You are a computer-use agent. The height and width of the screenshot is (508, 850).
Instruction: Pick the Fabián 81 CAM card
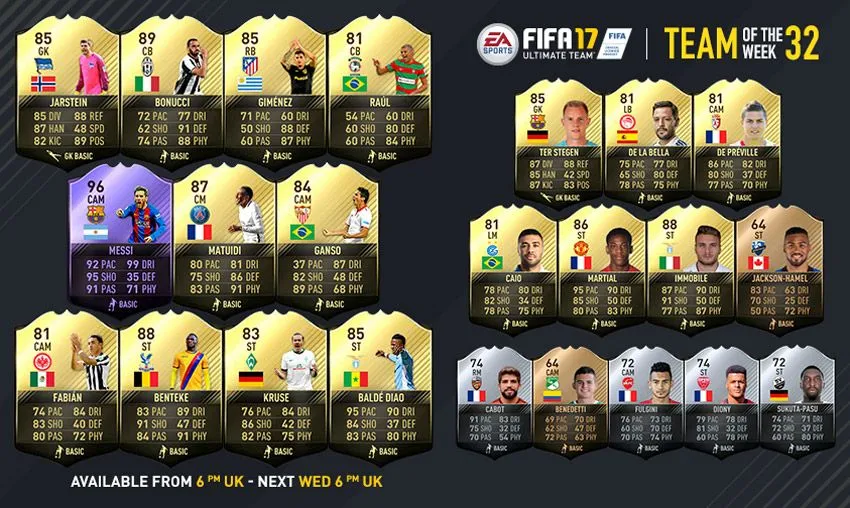click(66, 392)
